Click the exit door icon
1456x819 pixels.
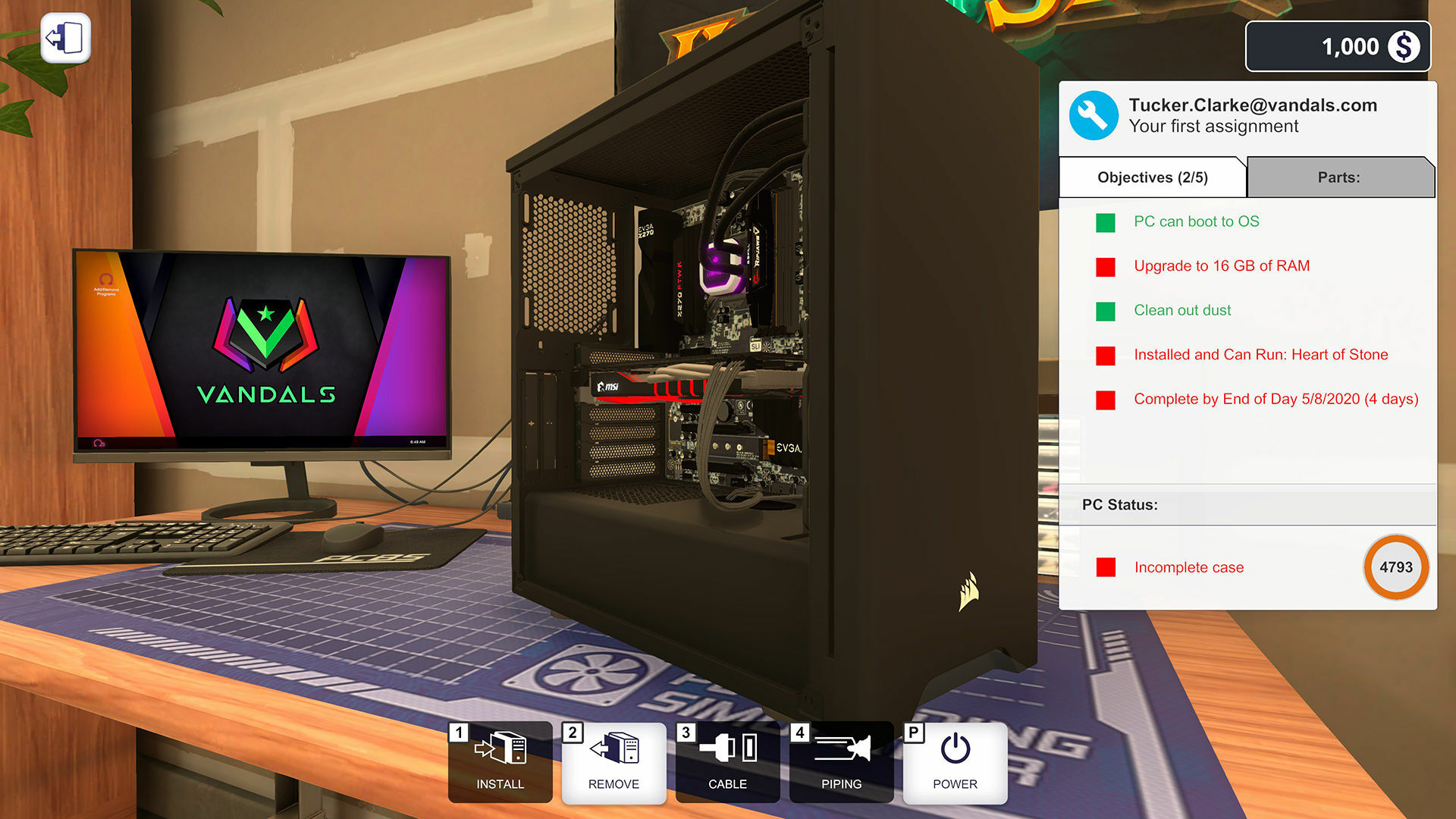pos(64,37)
